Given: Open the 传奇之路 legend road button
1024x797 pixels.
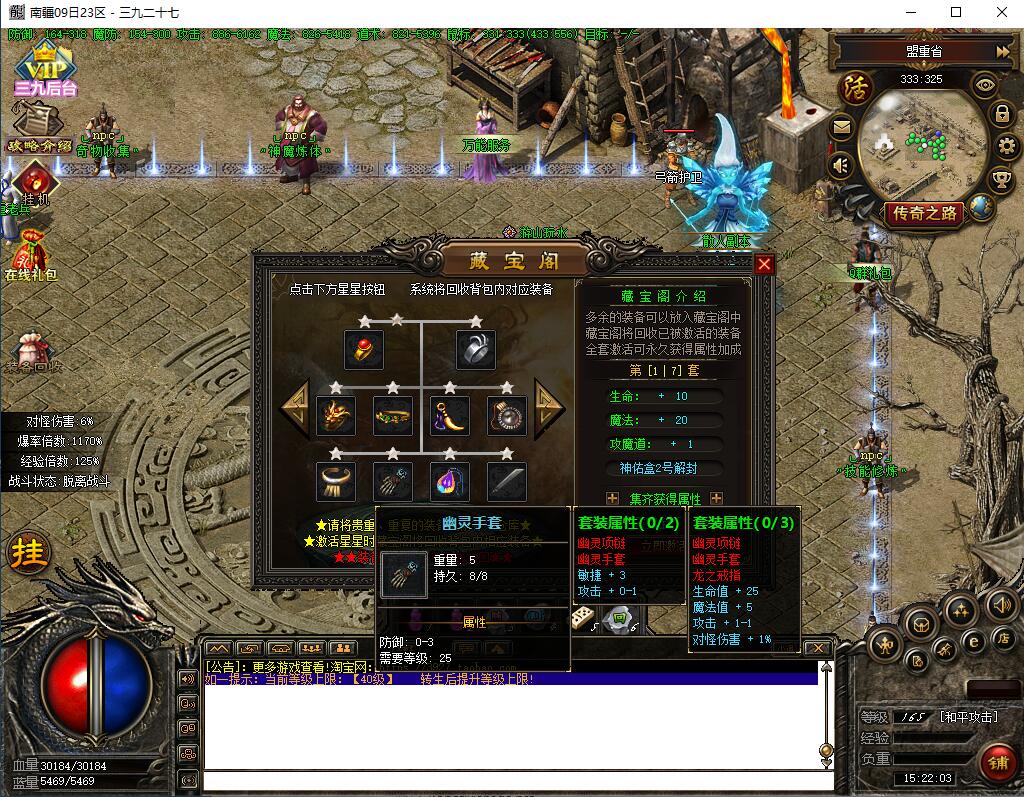Looking at the screenshot, I should pos(922,213).
